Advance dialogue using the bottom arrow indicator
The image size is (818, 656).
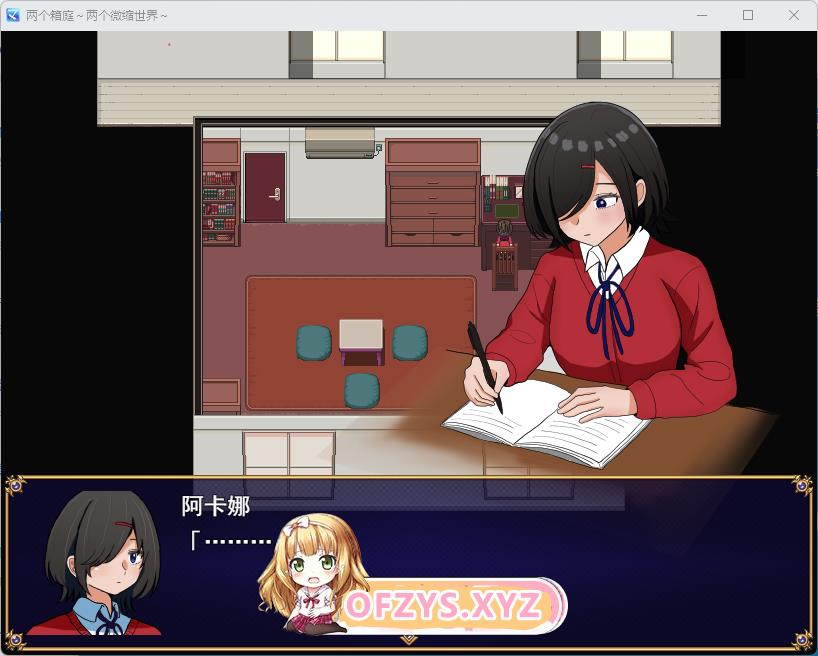[x=409, y=639]
